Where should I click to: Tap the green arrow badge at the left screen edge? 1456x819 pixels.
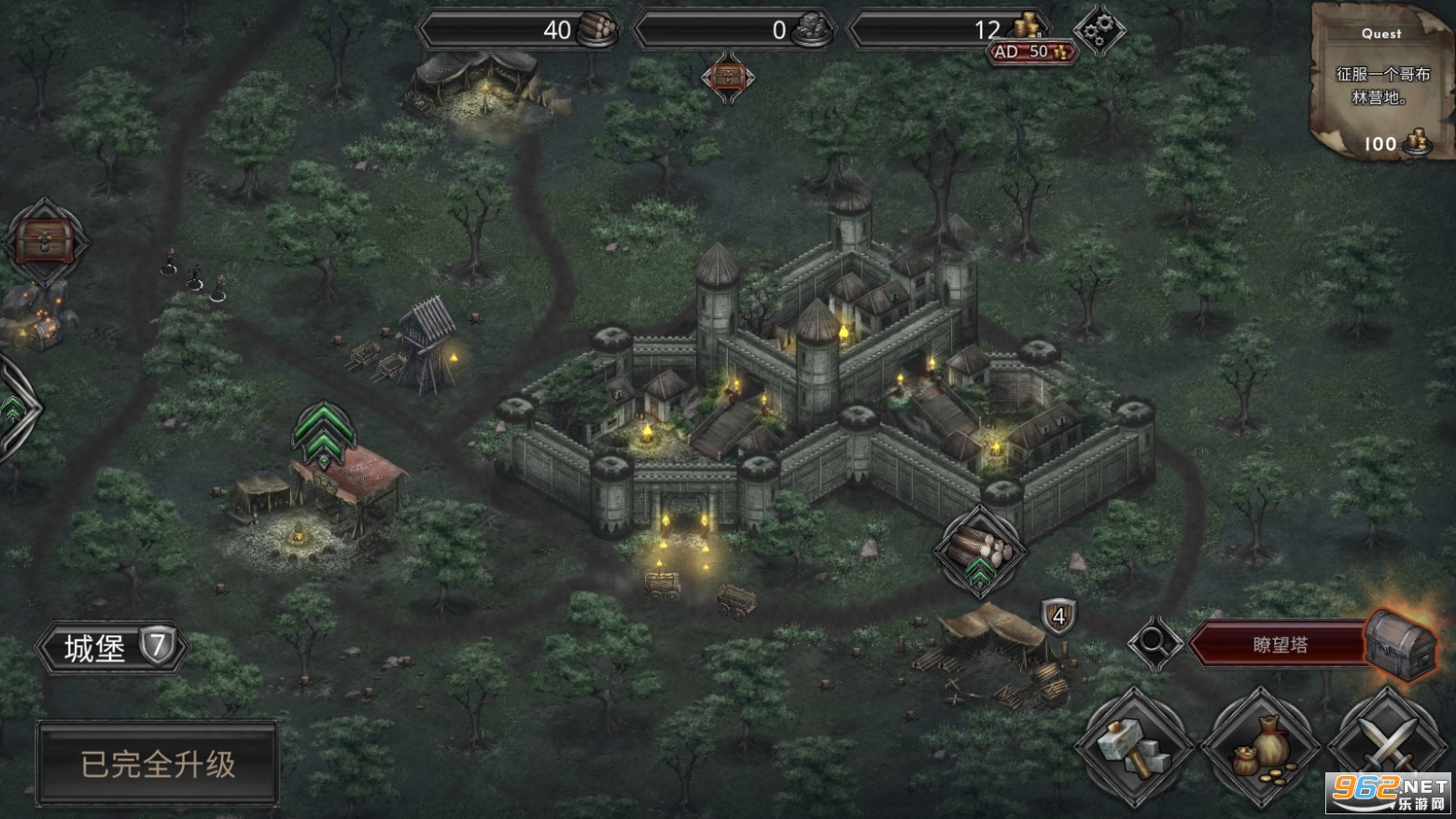pyautogui.click(x=13, y=408)
